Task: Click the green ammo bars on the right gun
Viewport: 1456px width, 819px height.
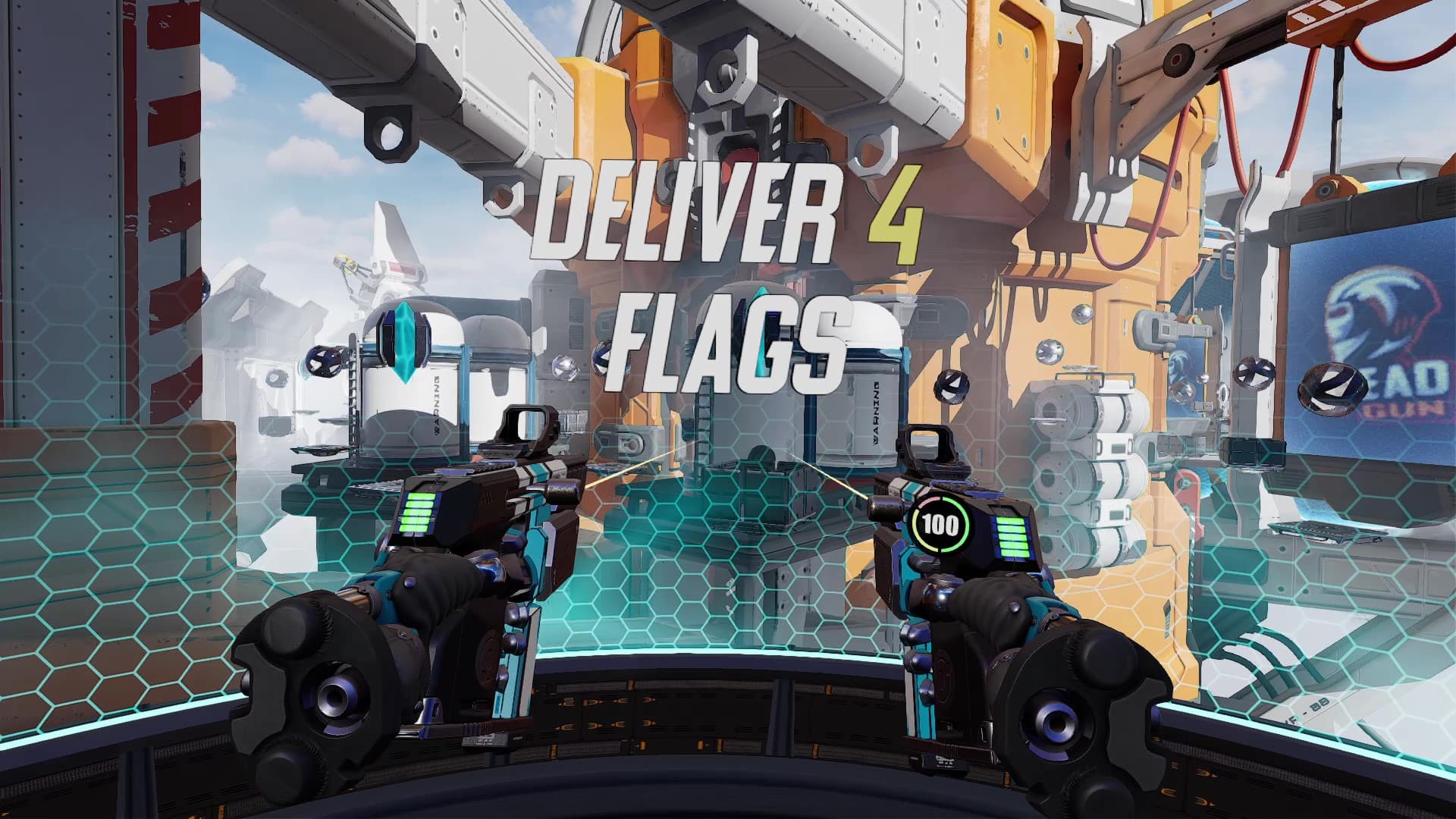Action: (x=1012, y=538)
